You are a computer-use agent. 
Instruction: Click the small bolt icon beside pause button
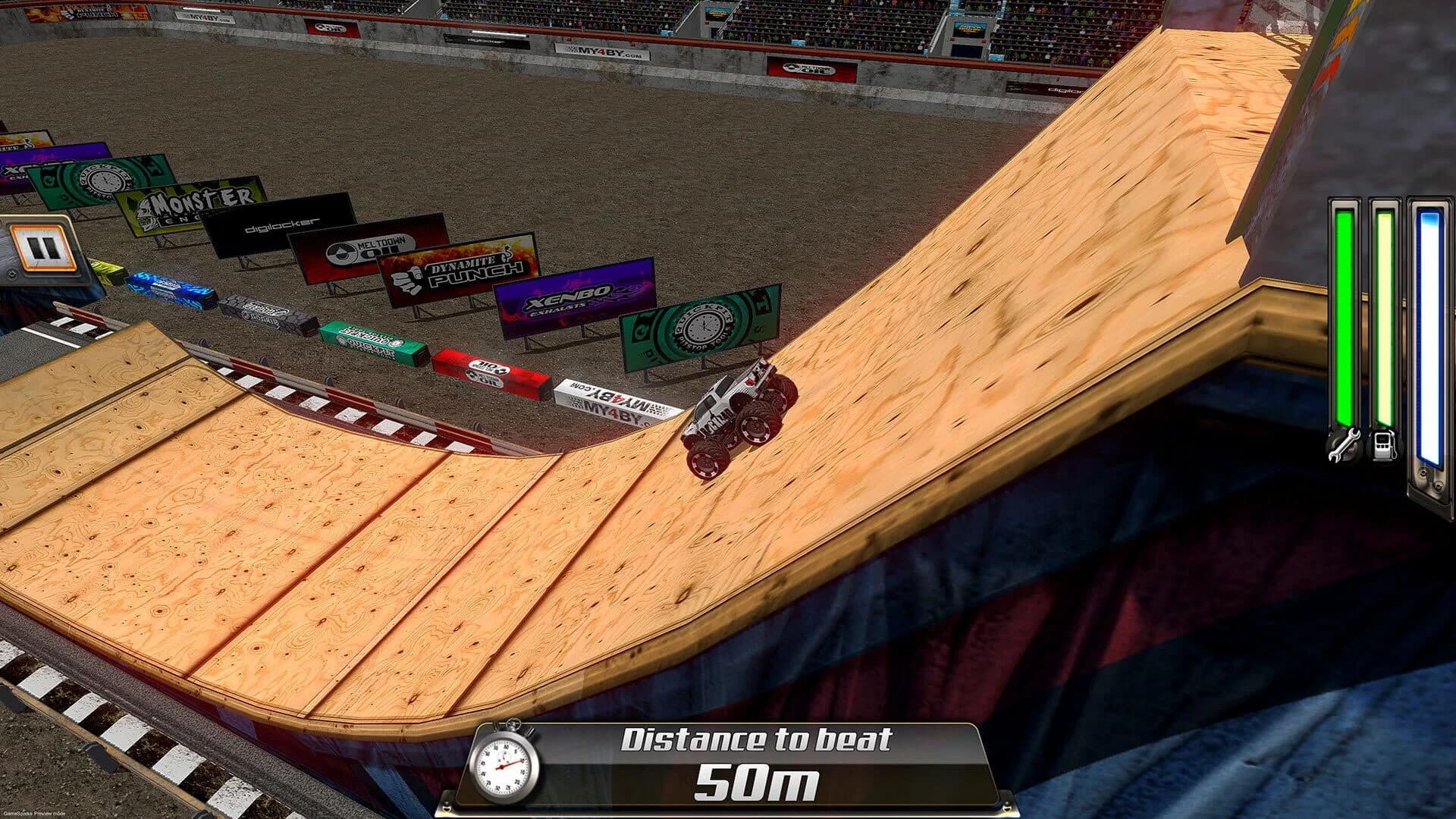12,274
